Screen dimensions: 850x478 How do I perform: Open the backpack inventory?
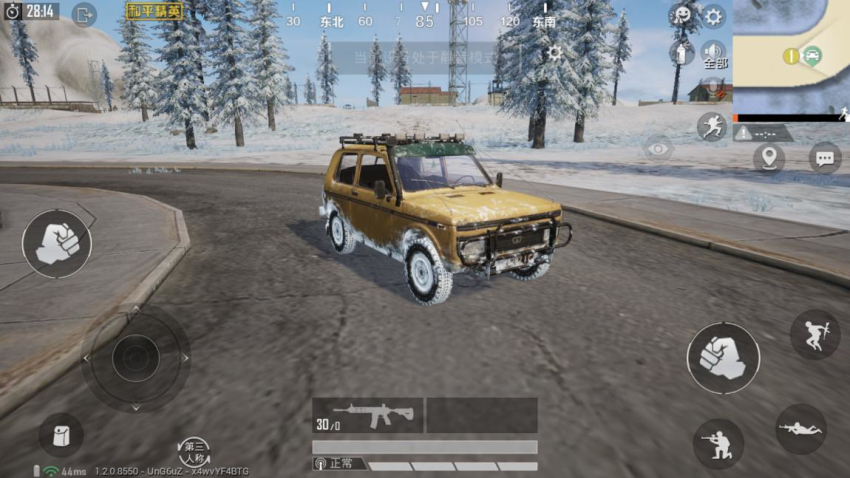pos(61,435)
